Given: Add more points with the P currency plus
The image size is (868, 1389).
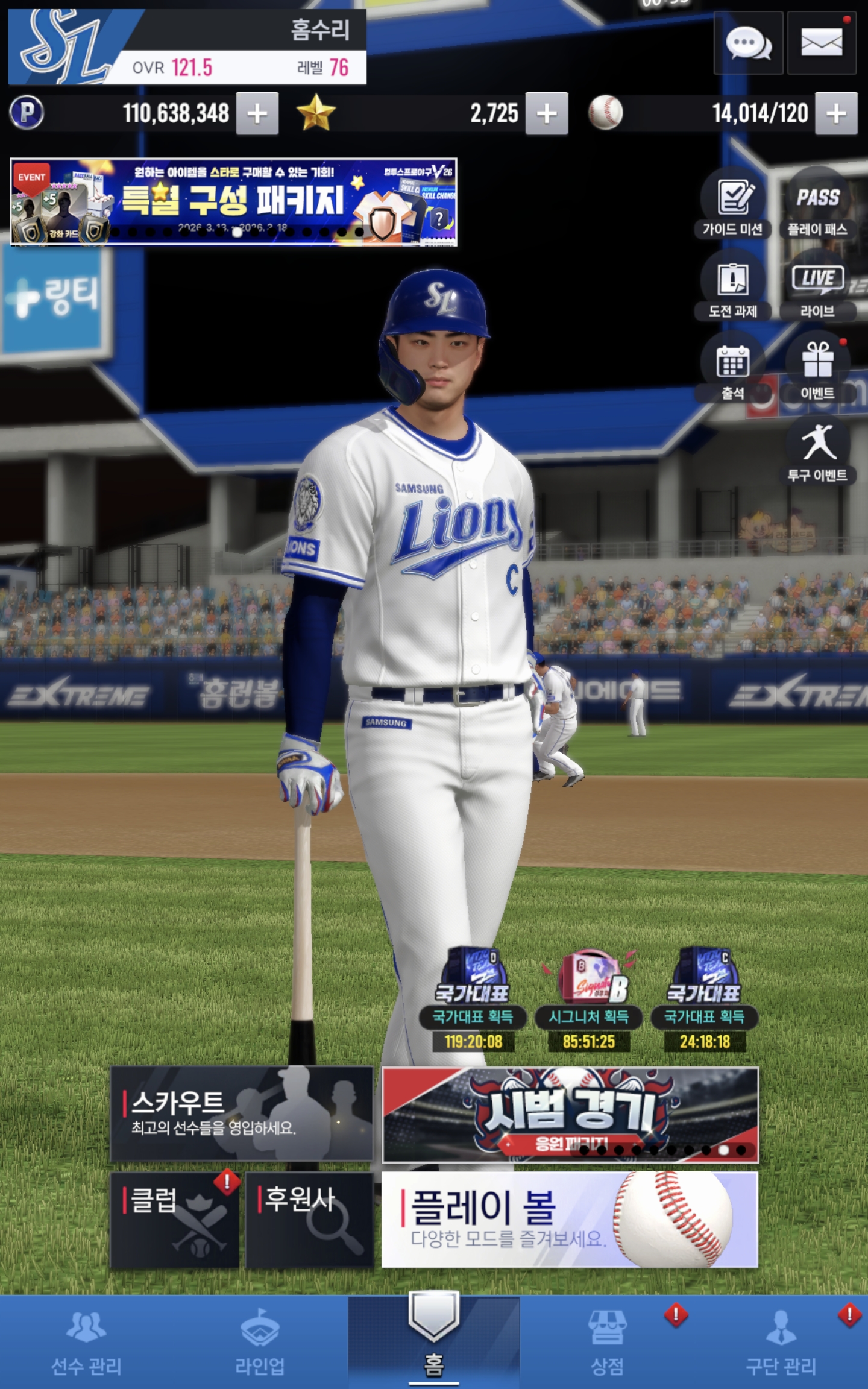Looking at the screenshot, I should [257, 113].
